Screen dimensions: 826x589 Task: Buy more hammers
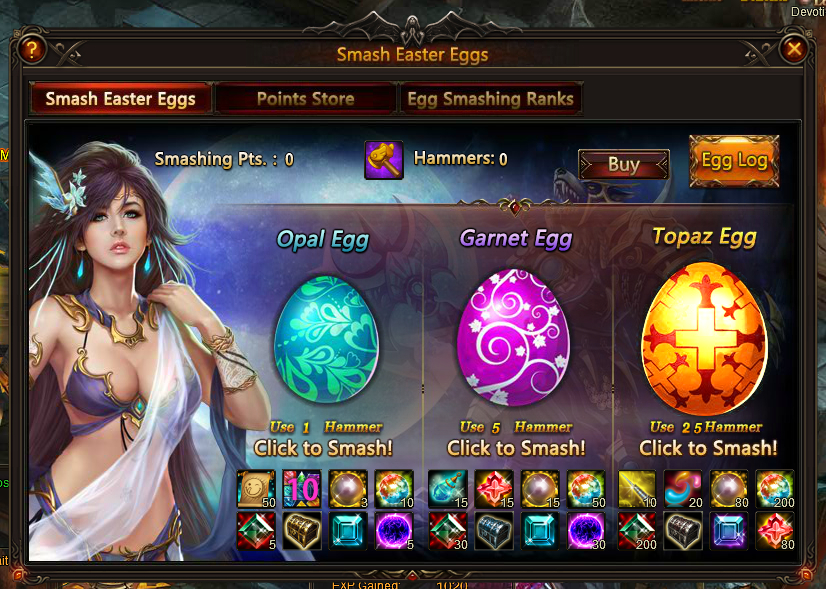[623, 165]
